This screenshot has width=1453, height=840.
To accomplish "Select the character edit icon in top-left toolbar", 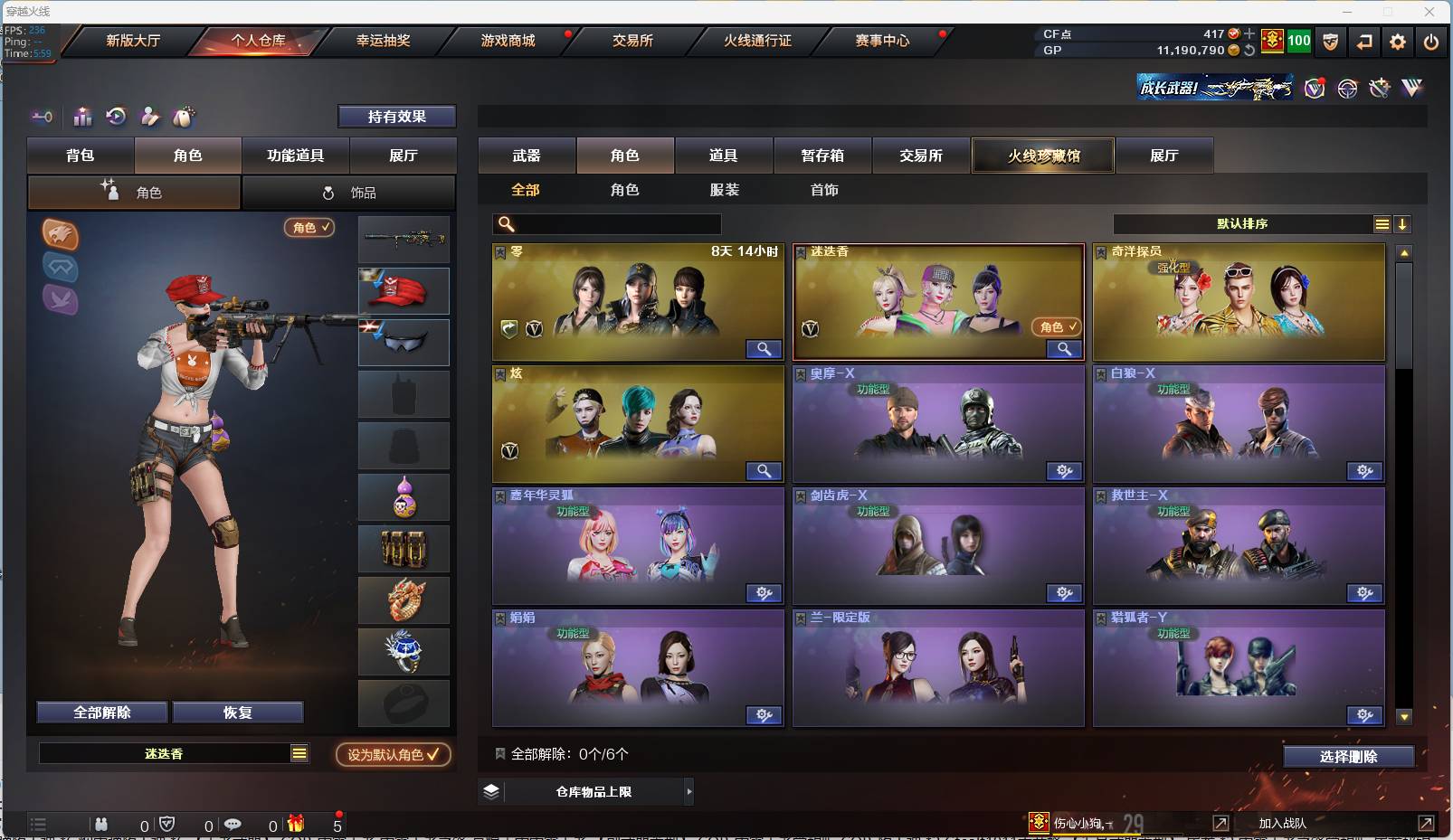I will tap(150, 117).
